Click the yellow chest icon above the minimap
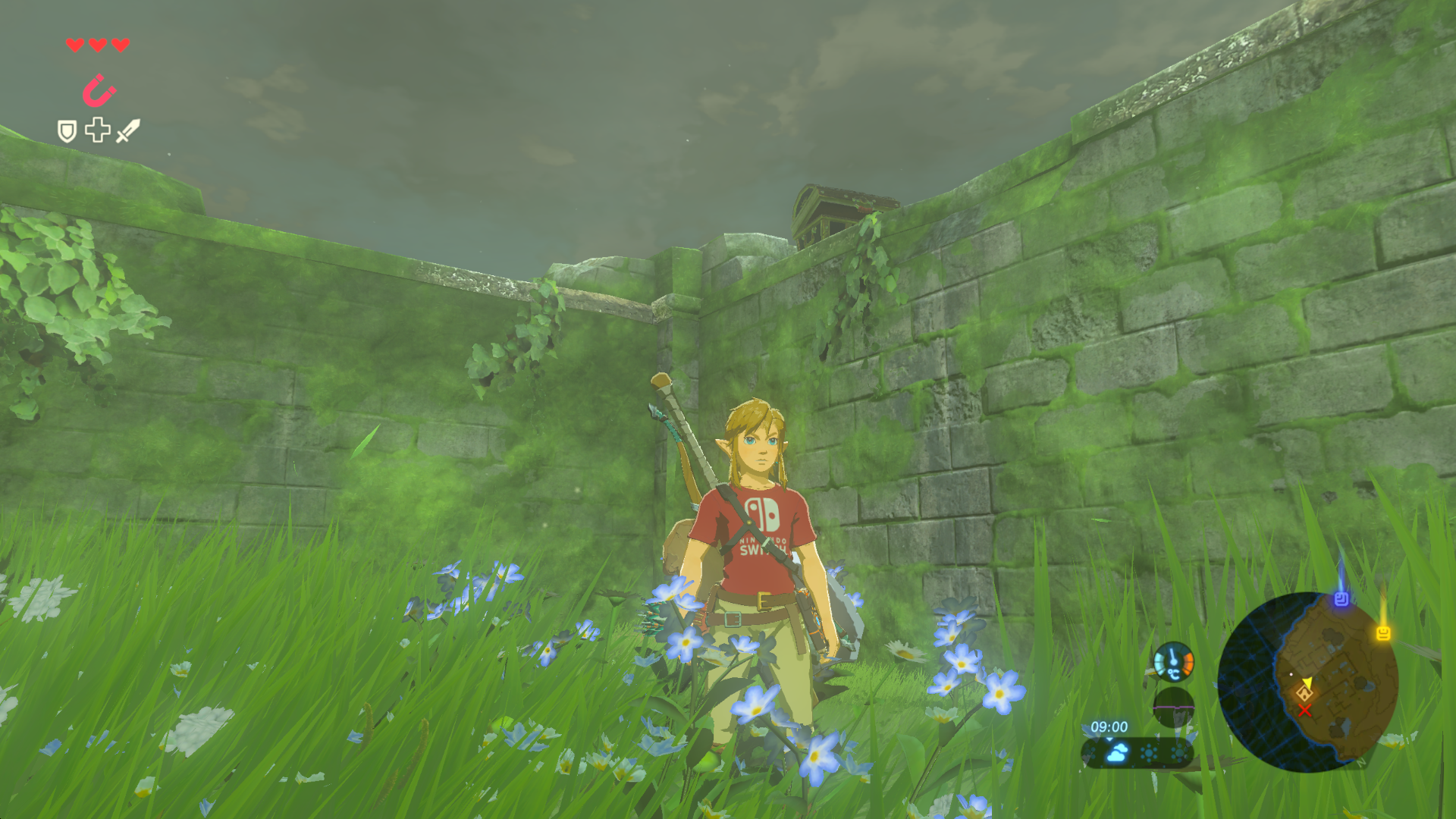Image resolution: width=1456 pixels, height=819 pixels. coord(1383,632)
